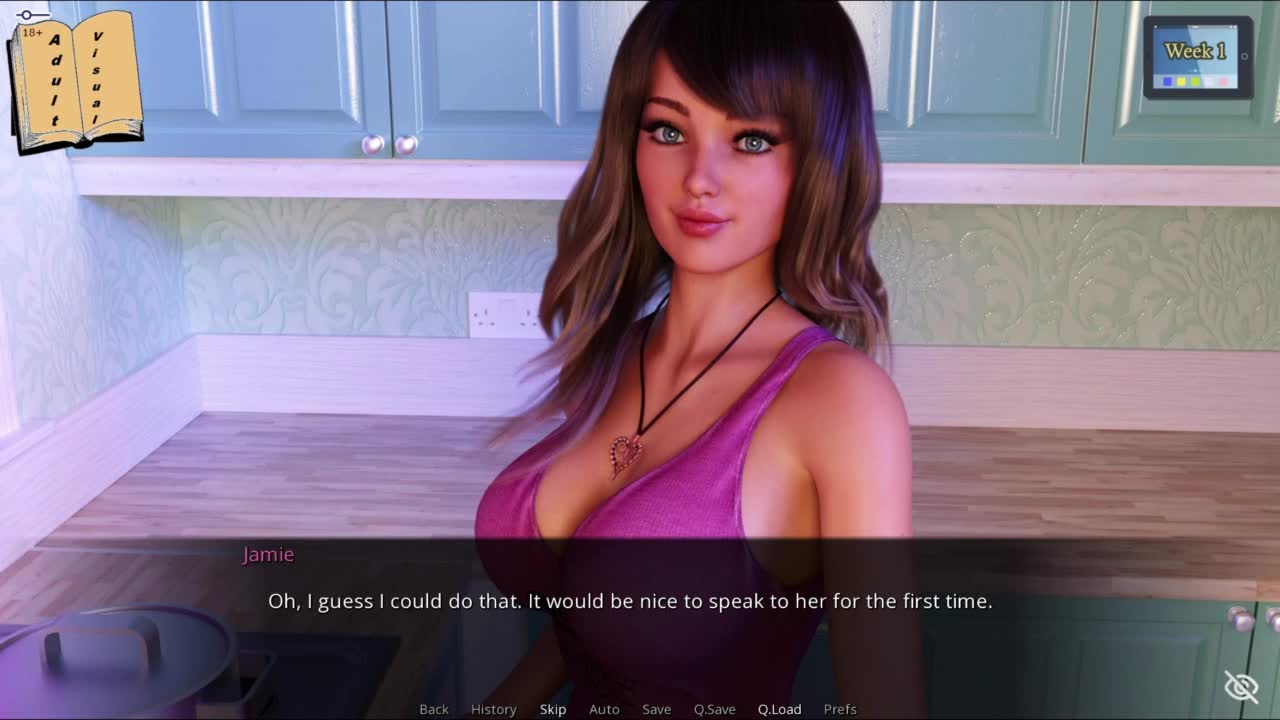Screen dimensions: 1280x720
Task: Open Prefs settings menu
Action: click(840, 709)
